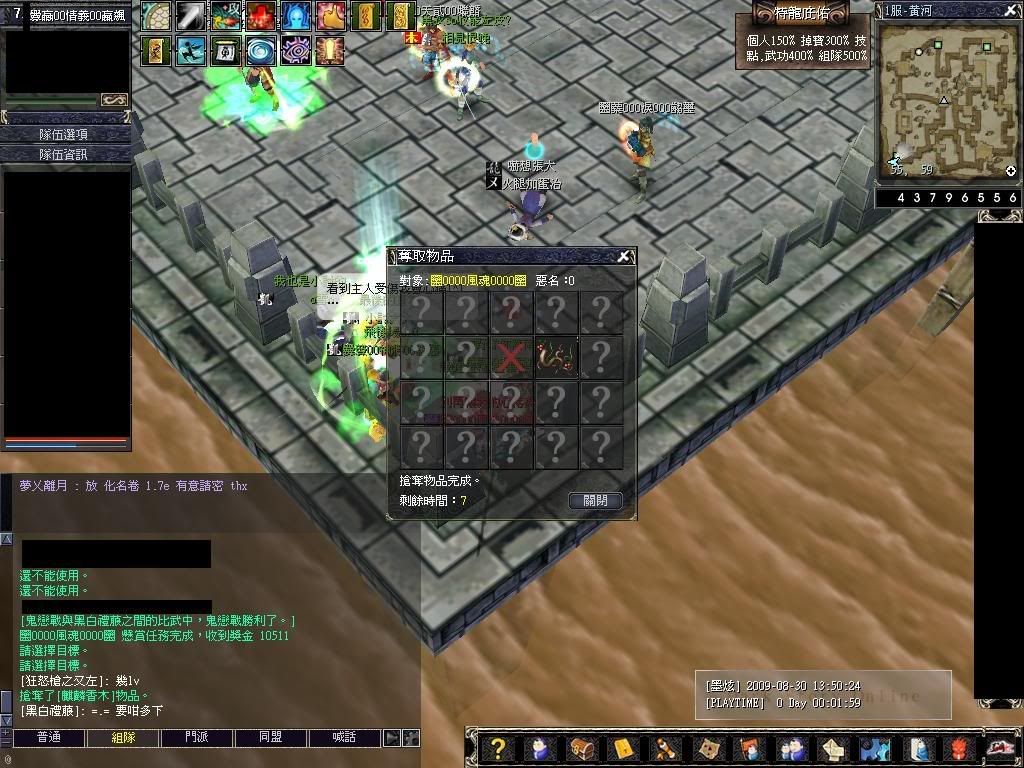Switch to the 門派 chat channel tab
The image size is (1024, 768).
click(x=197, y=738)
